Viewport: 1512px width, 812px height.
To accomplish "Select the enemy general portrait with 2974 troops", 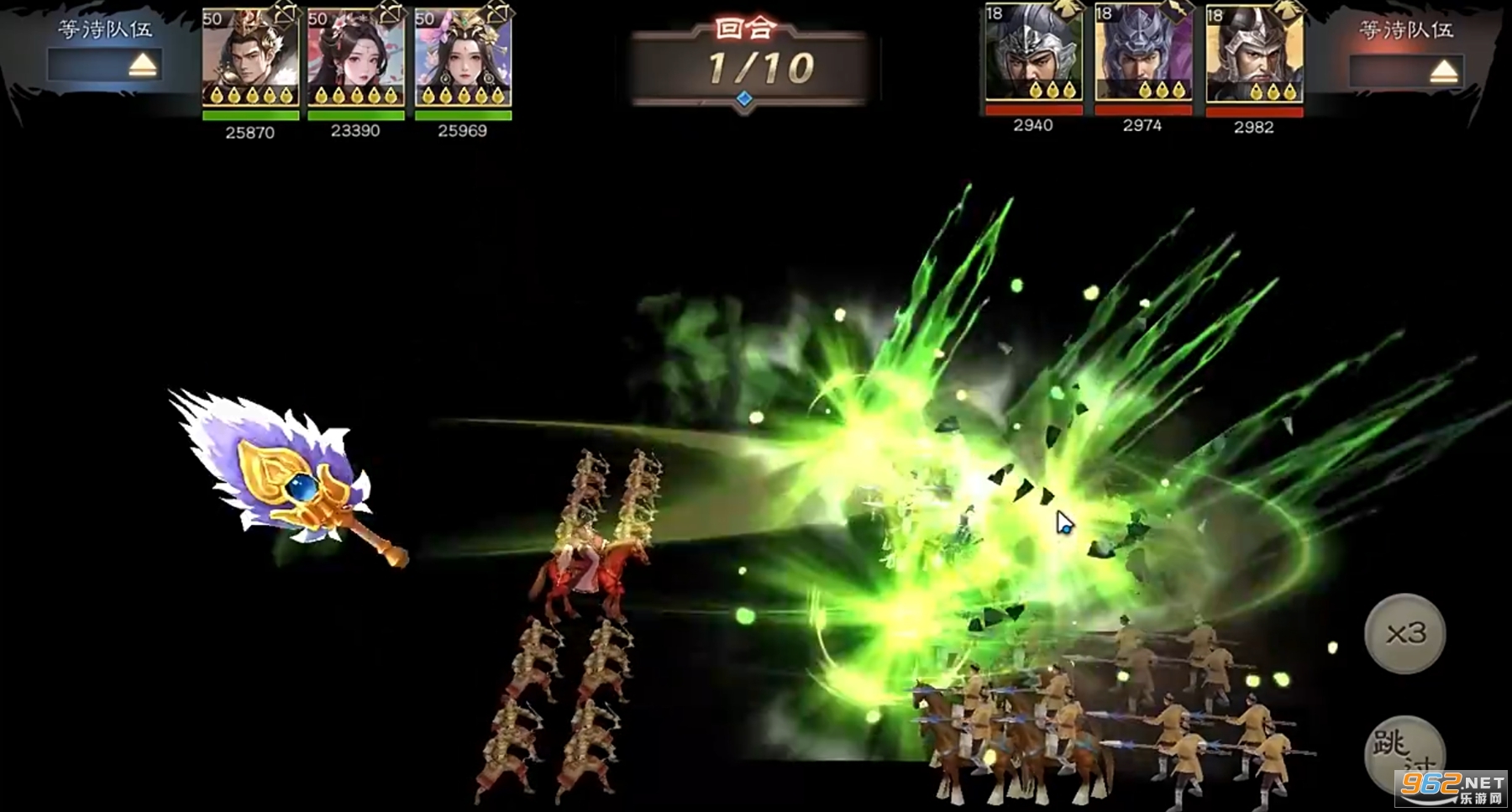I will 1142,55.
